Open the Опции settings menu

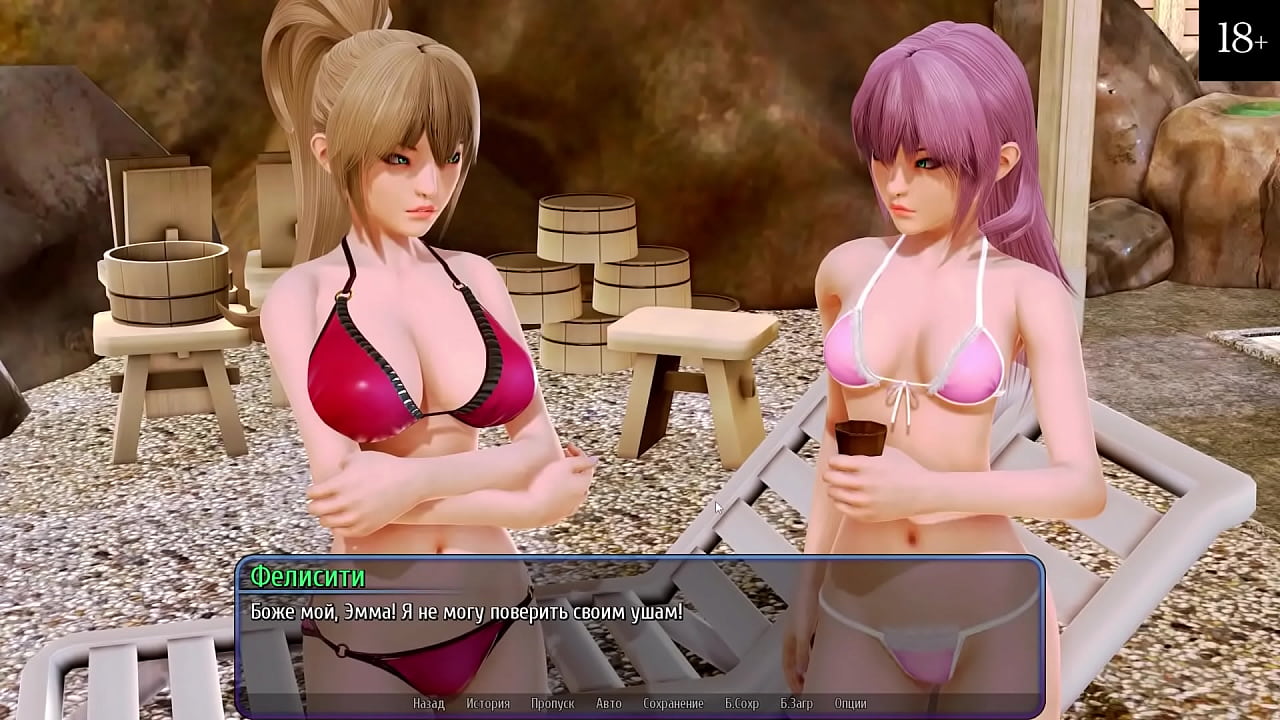[x=850, y=704]
